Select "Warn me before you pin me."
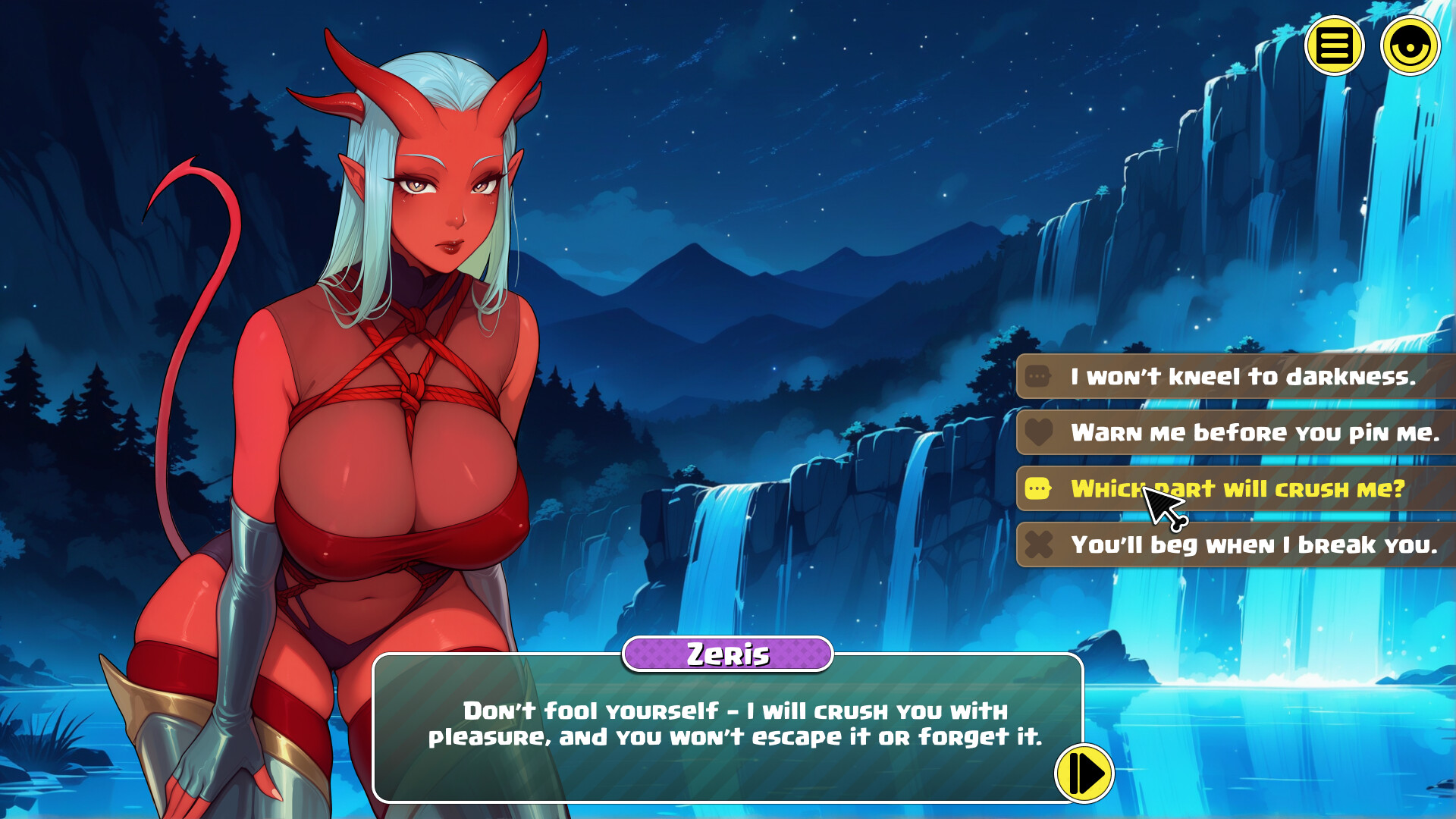 coord(1254,432)
